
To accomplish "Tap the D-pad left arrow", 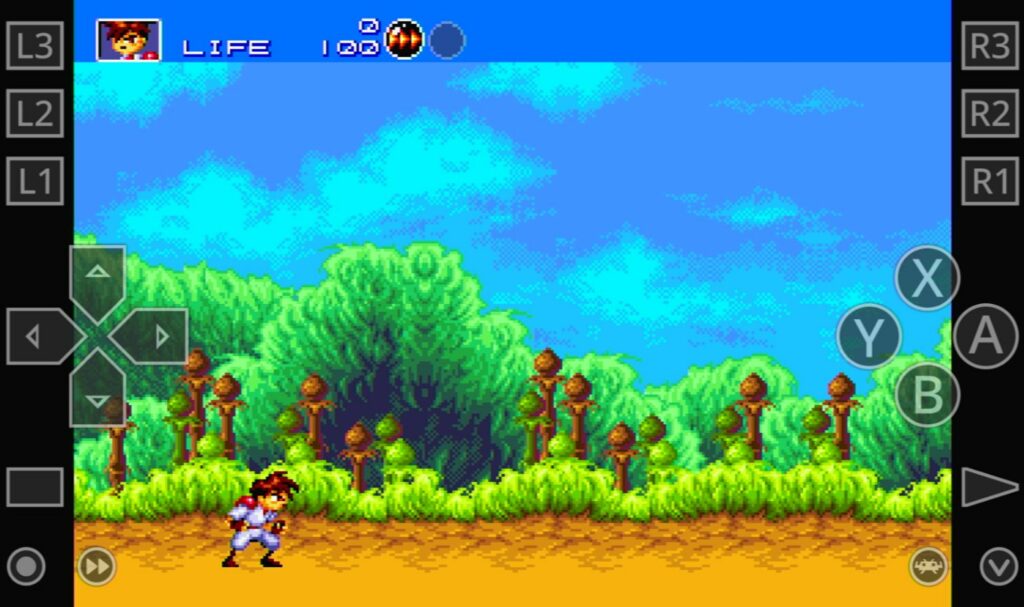I will point(38,337).
